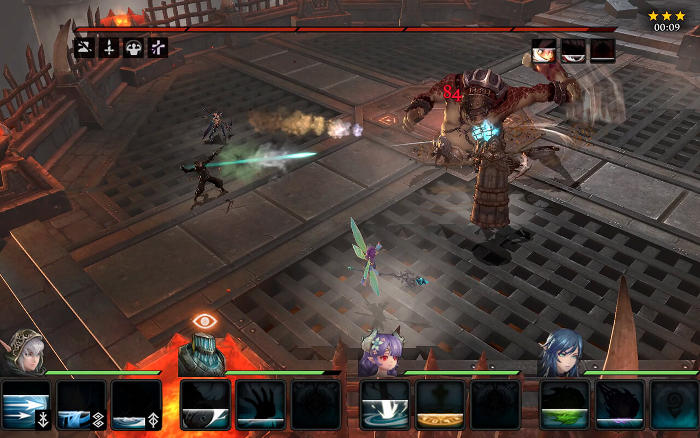Activate the white arrow dash skill
The width and height of the screenshot is (700, 438).
coord(25,405)
